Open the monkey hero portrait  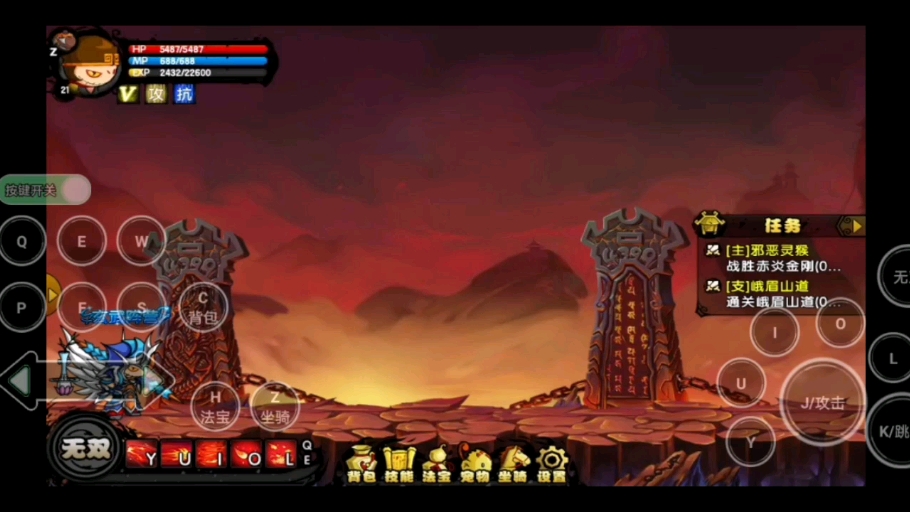(88, 62)
